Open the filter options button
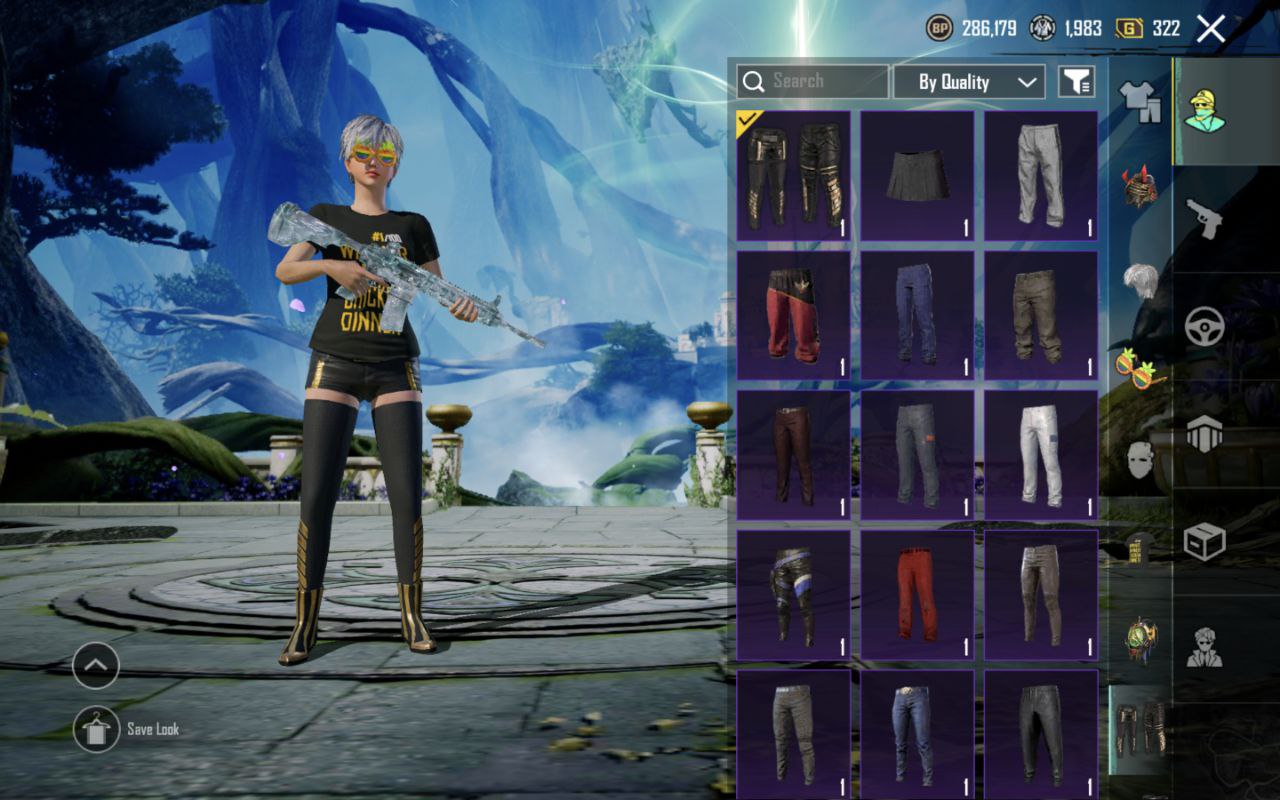This screenshot has width=1280, height=800. click(1076, 82)
